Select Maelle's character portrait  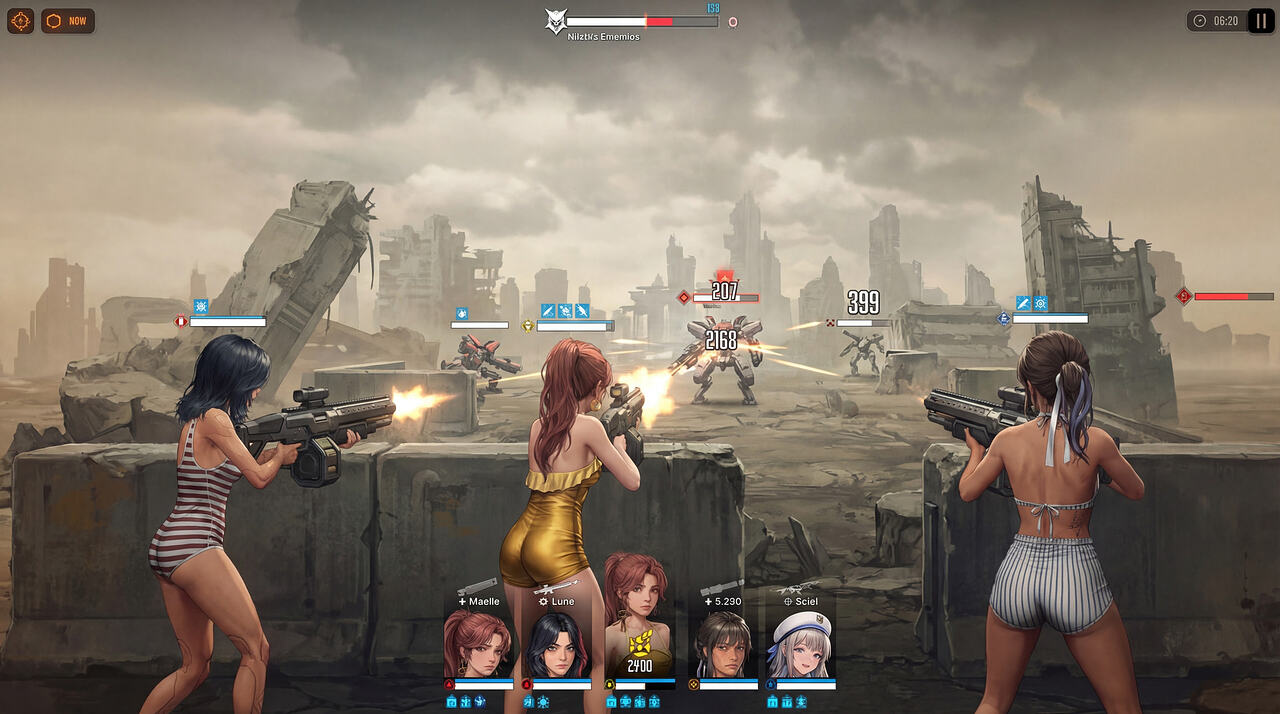coord(478,643)
